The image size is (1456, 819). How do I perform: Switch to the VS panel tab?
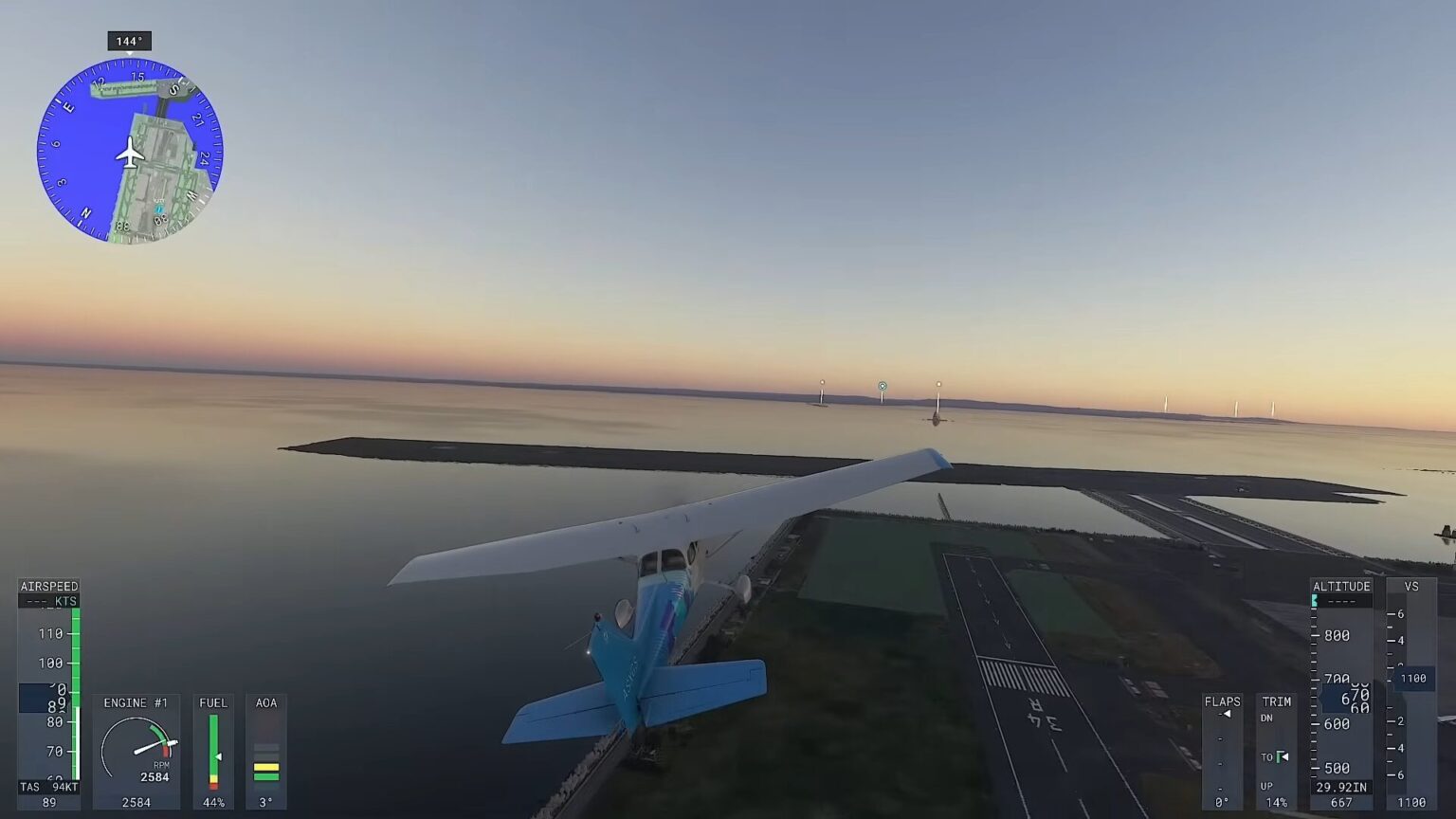[x=1410, y=586]
